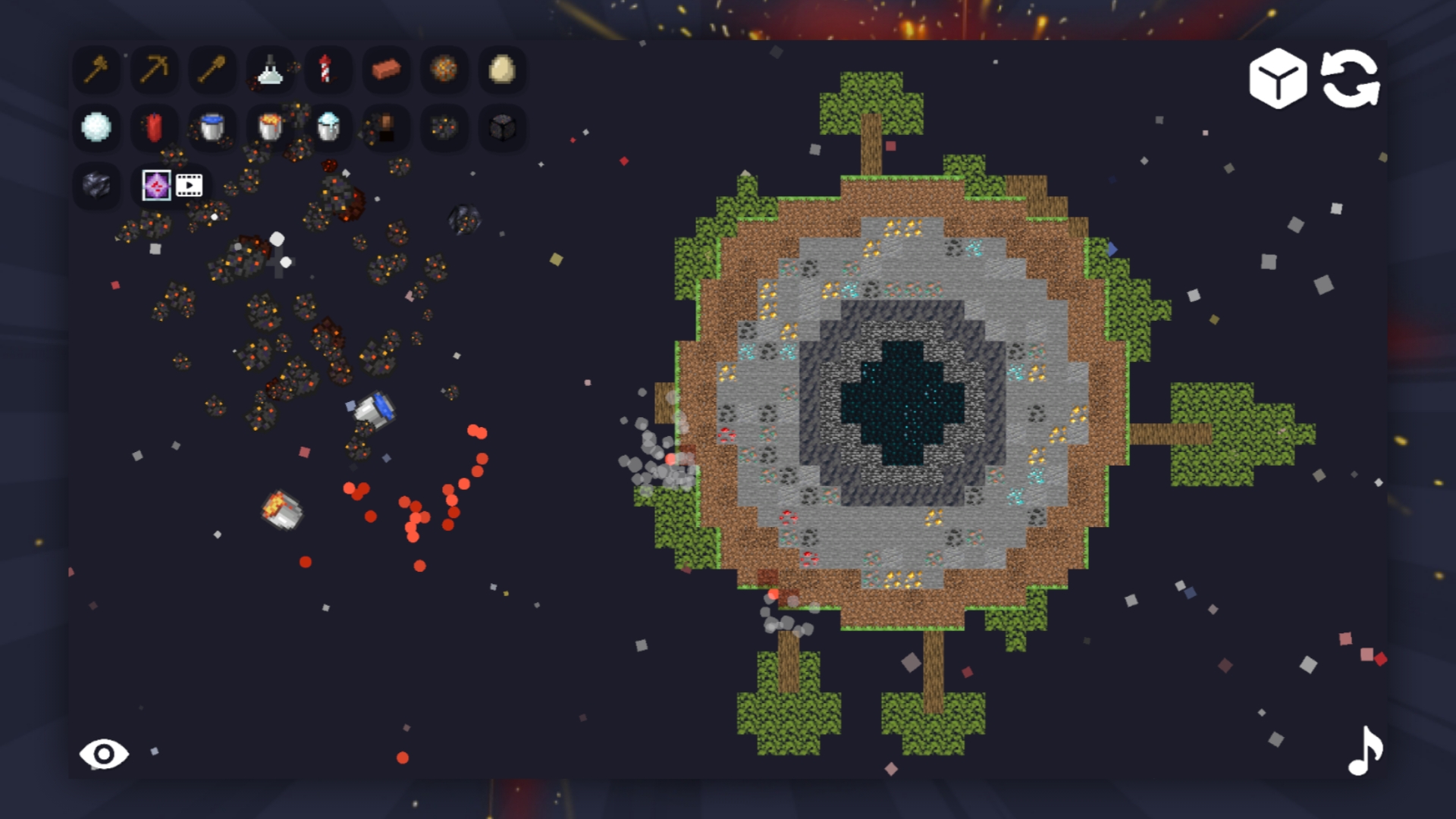Select the red dynamite stick item
The width and height of the screenshot is (1456, 819).
(x=155, y=128)
